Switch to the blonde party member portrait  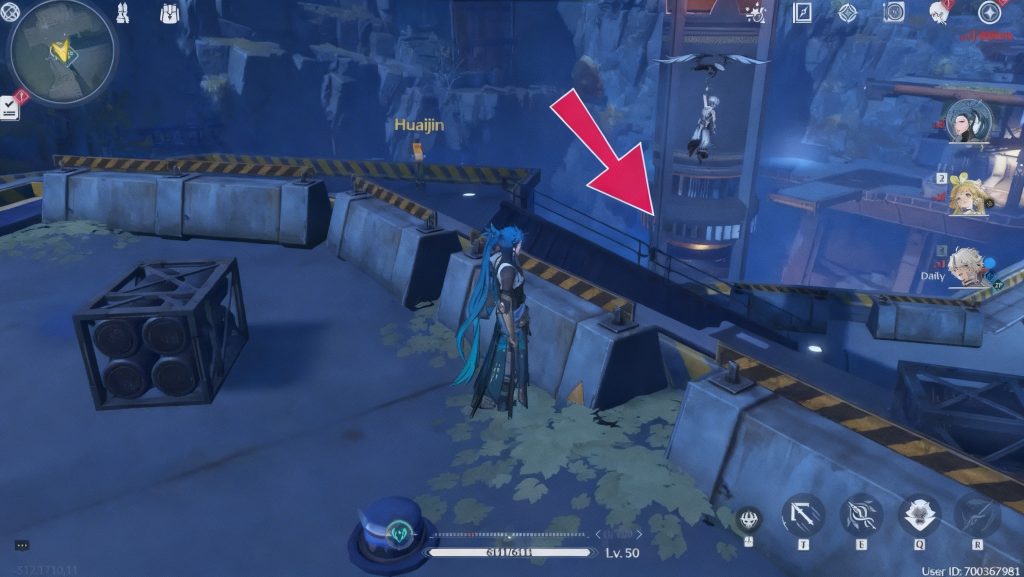967,193
